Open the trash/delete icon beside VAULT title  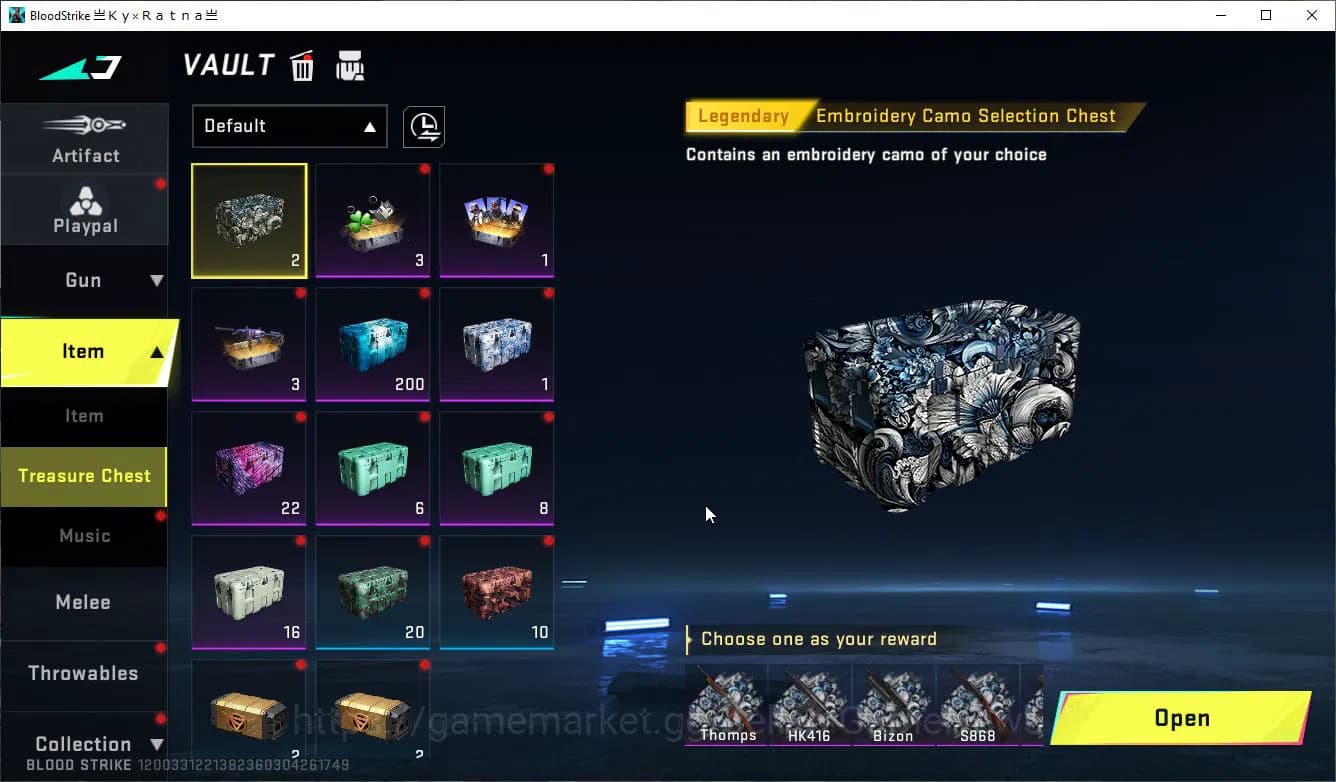click(302, 65)
